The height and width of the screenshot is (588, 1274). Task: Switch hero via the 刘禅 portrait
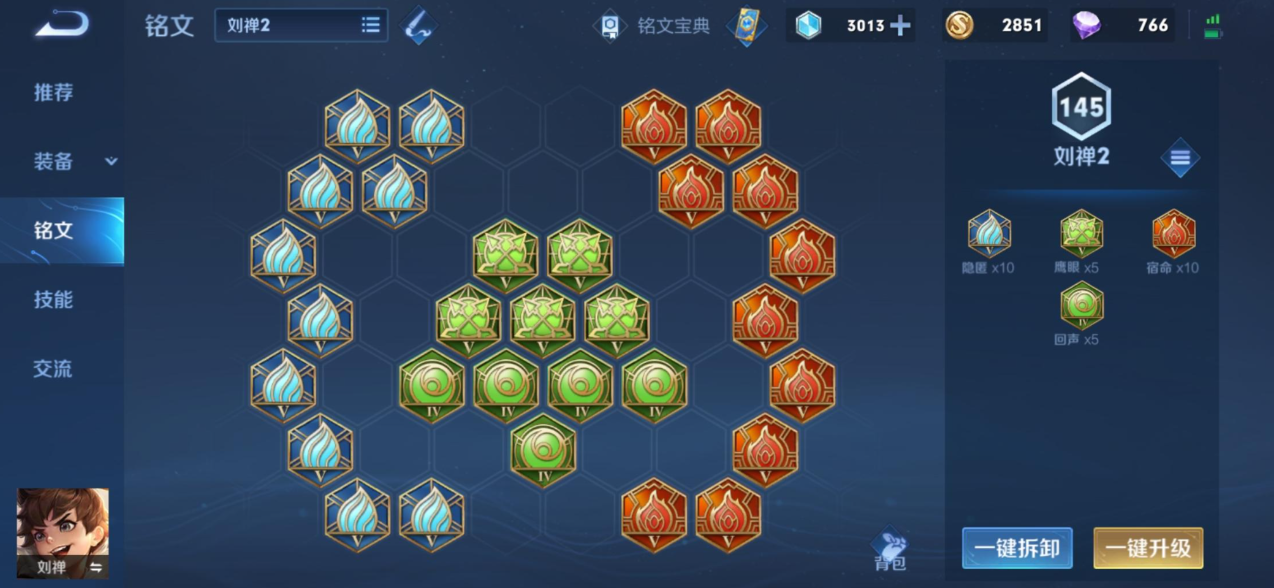pos(63,532)
